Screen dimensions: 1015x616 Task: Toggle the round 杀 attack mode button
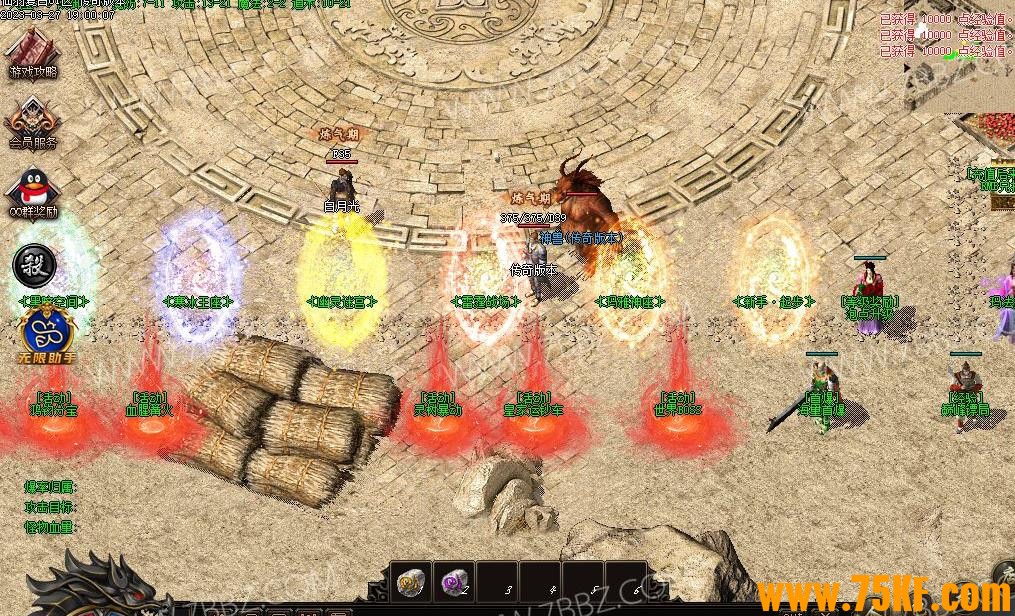pos(34,264)
